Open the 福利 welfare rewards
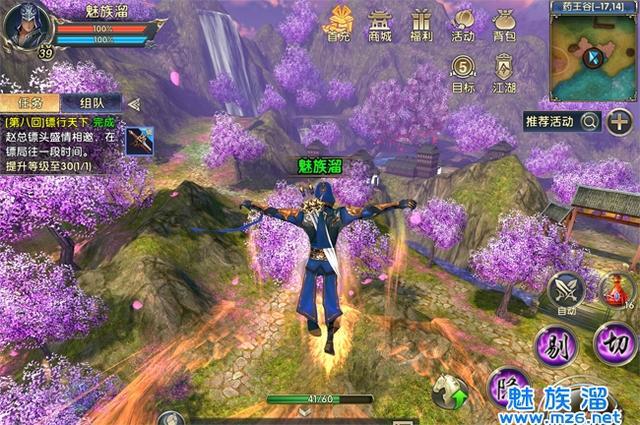The height and width of the screenshot is (425, 640). pyautogui.click(x=421, y=25)
